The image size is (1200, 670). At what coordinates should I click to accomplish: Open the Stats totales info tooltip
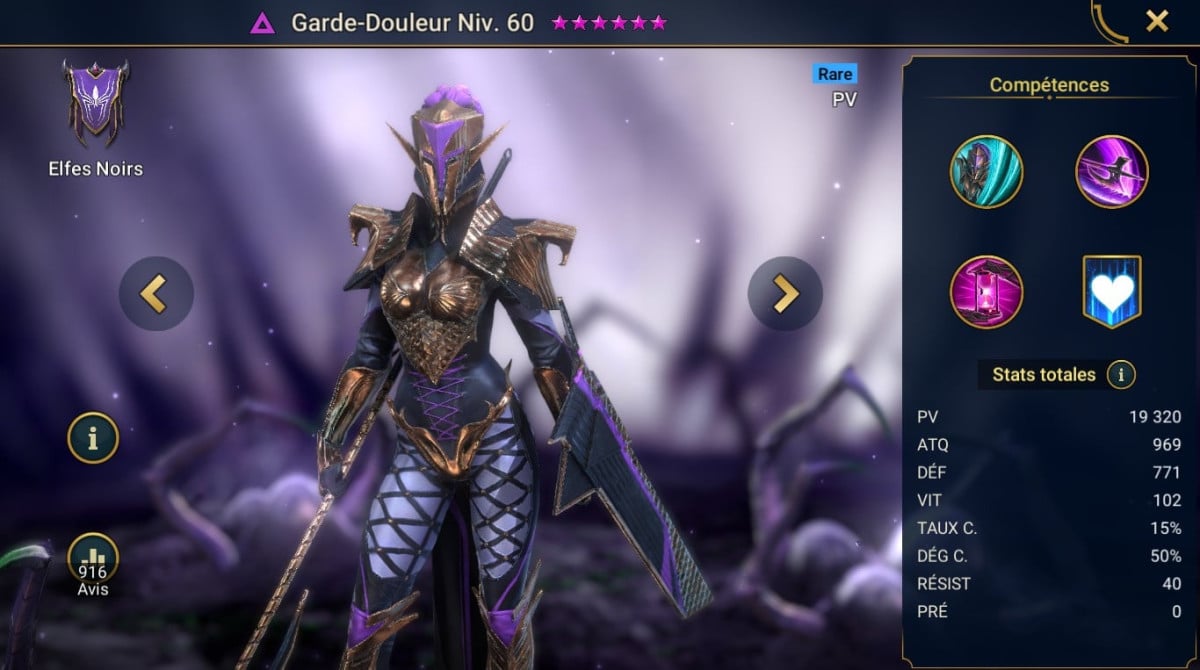[1121, 375]
